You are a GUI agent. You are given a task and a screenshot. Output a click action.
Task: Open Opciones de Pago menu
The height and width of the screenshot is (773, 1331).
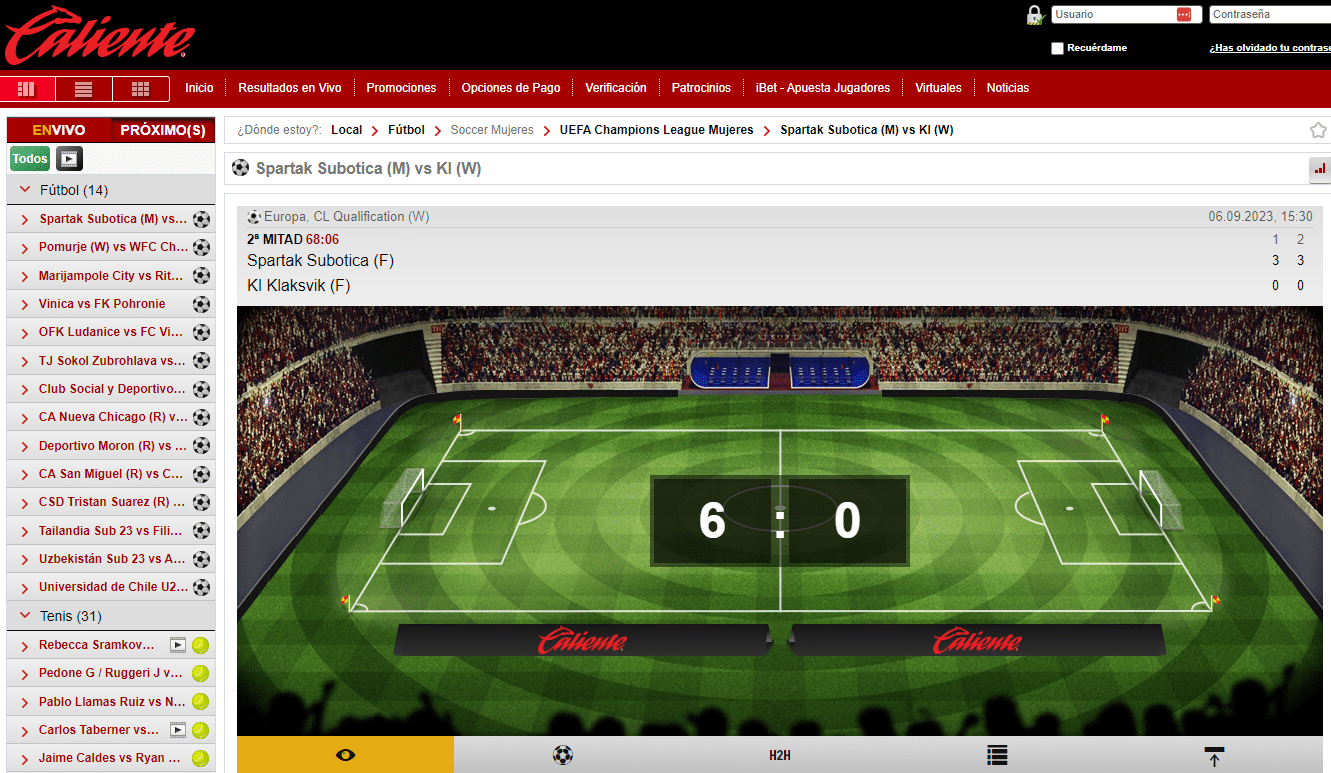510,88
